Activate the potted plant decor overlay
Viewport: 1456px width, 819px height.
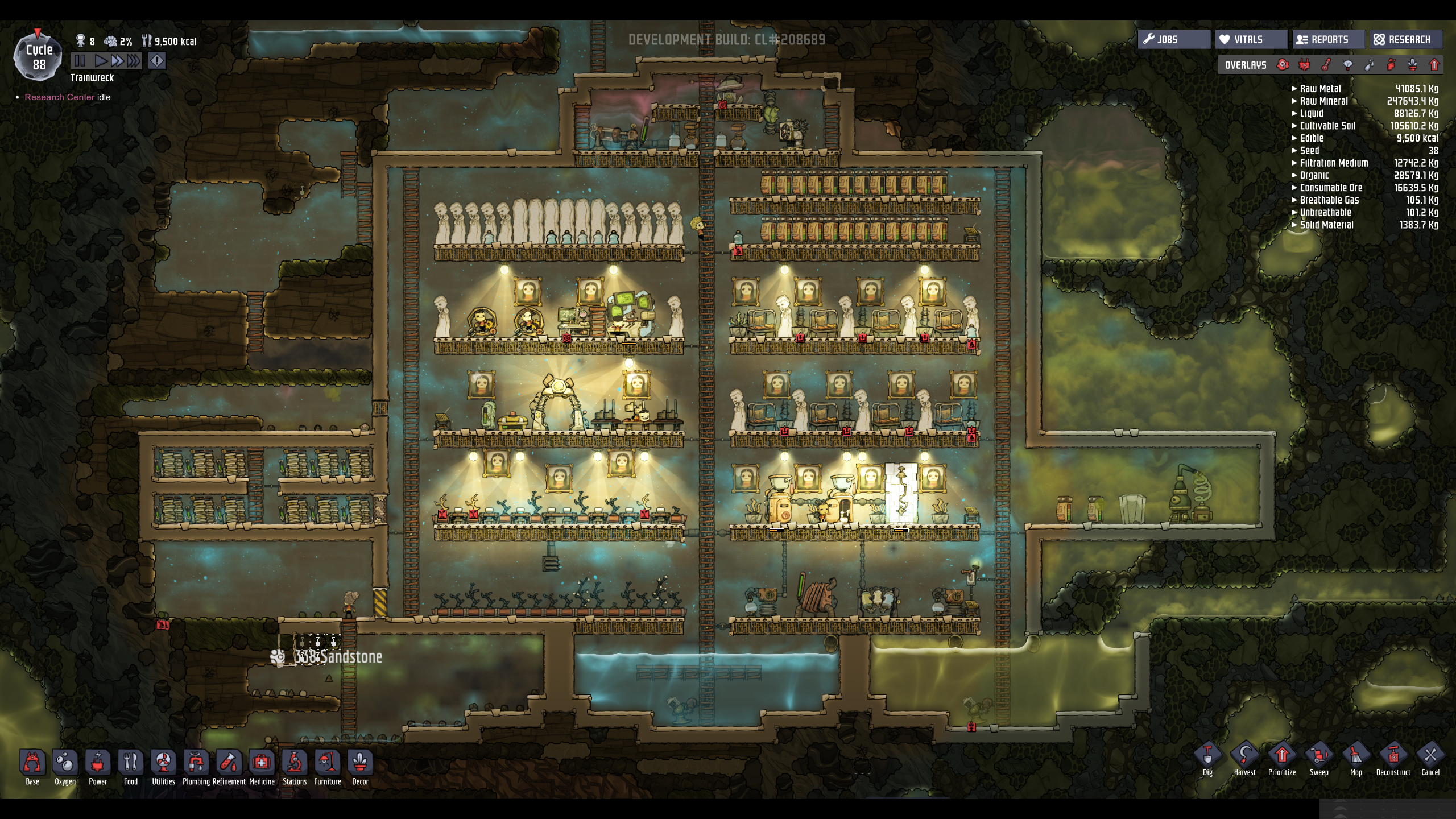[x=1413, y=65]
